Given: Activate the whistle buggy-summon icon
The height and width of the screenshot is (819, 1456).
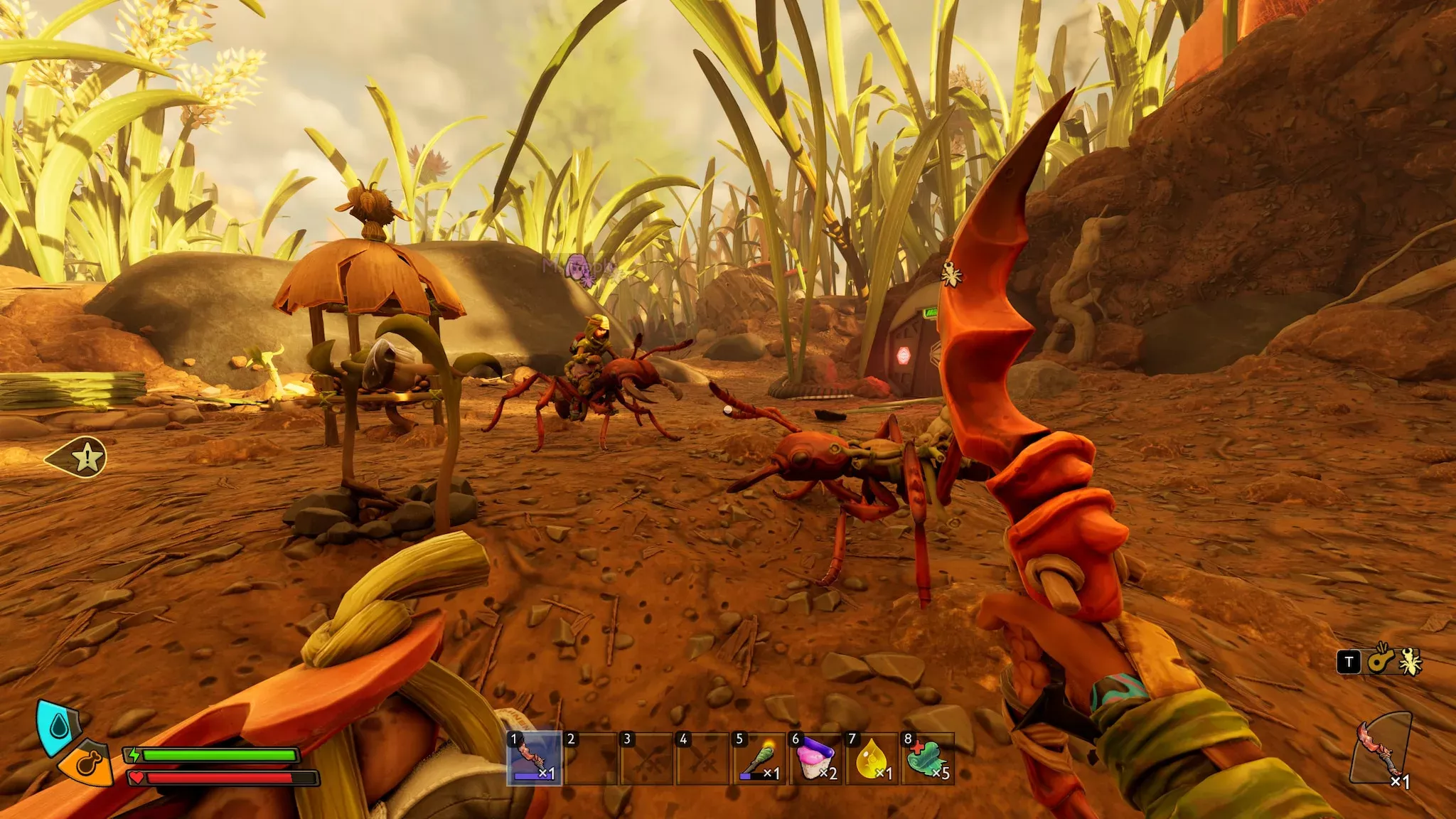Looking at the screenshot, I should (x=1381, y=660).
